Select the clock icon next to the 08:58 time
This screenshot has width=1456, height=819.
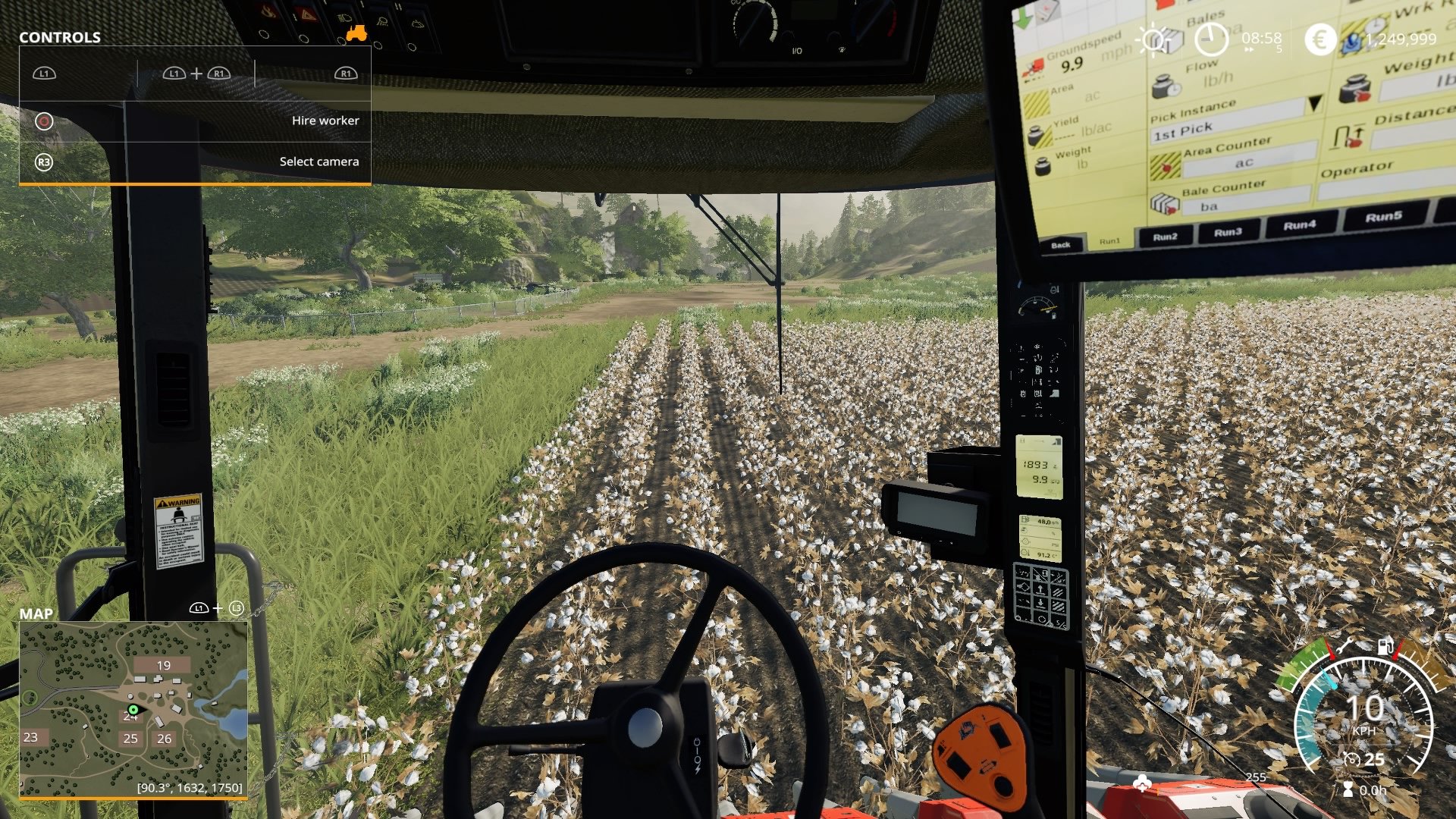pos(1211,40)
